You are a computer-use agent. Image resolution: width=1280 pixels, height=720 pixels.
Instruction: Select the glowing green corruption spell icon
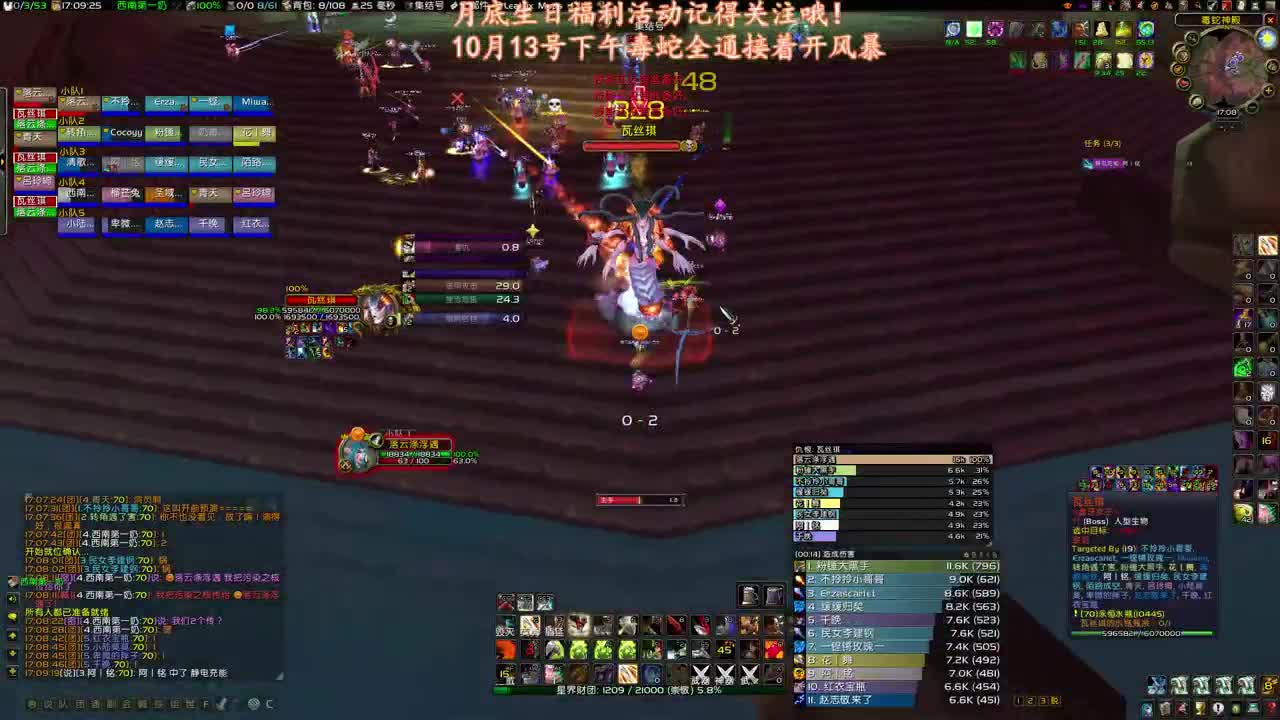pos(603,649)
